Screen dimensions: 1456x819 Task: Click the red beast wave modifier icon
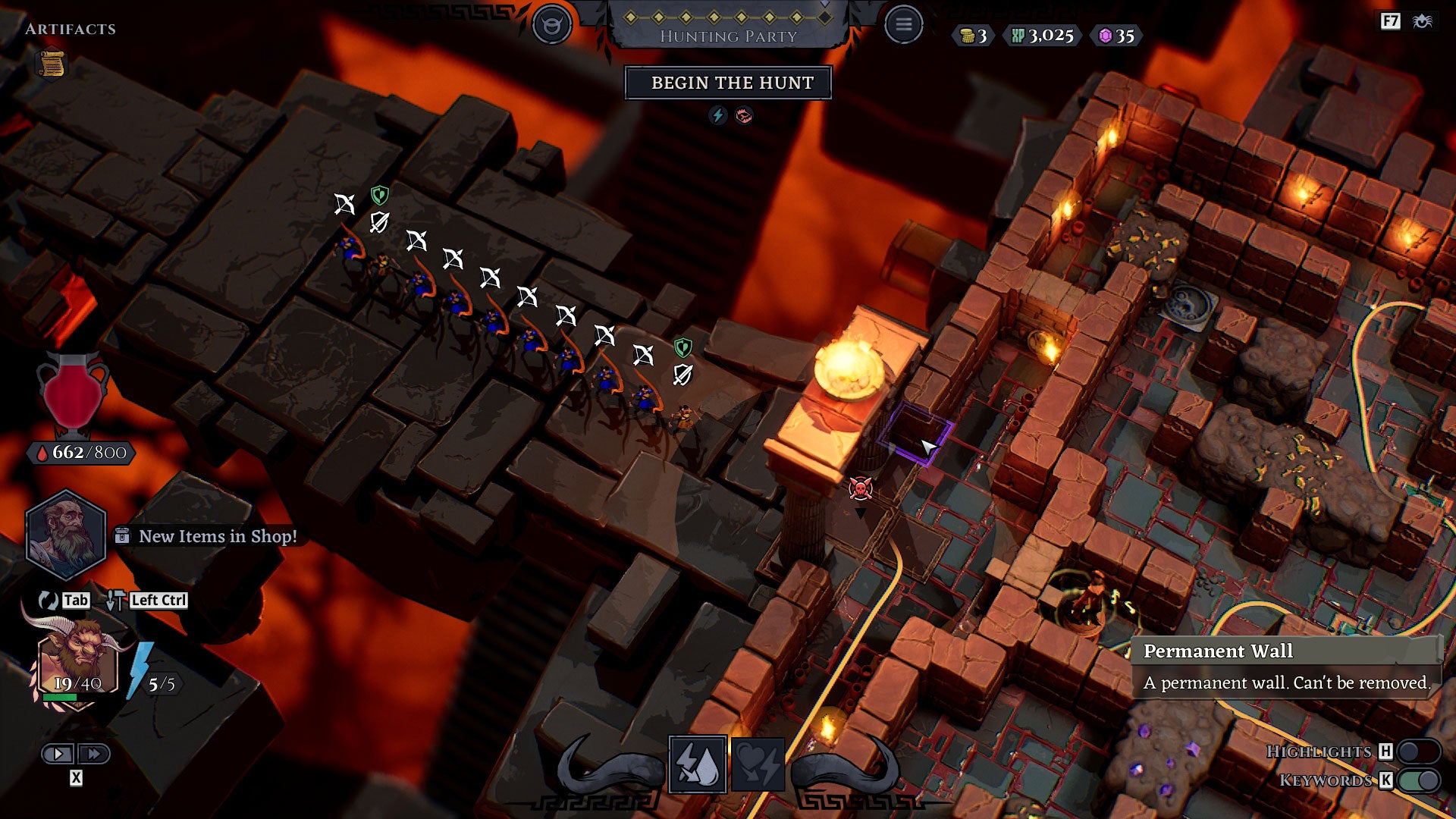click(744, 115)
